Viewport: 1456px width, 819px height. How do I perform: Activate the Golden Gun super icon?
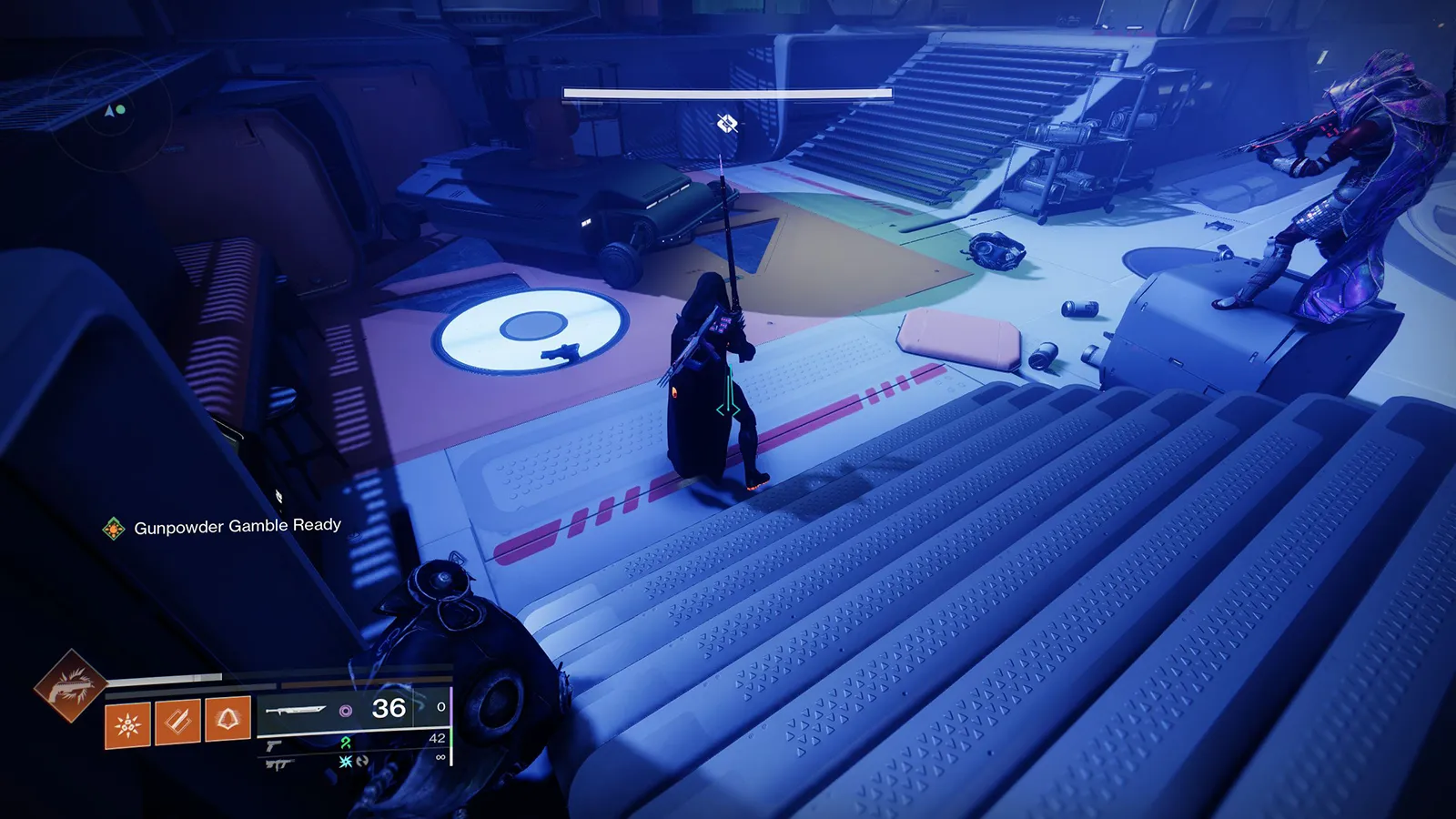[x=69, y=686]
